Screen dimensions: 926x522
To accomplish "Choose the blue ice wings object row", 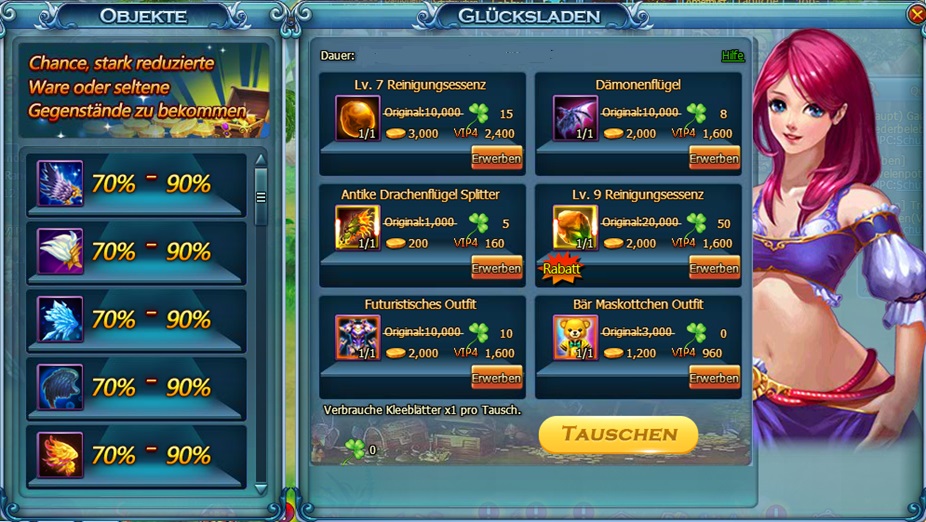I will [x=133, y=320].
